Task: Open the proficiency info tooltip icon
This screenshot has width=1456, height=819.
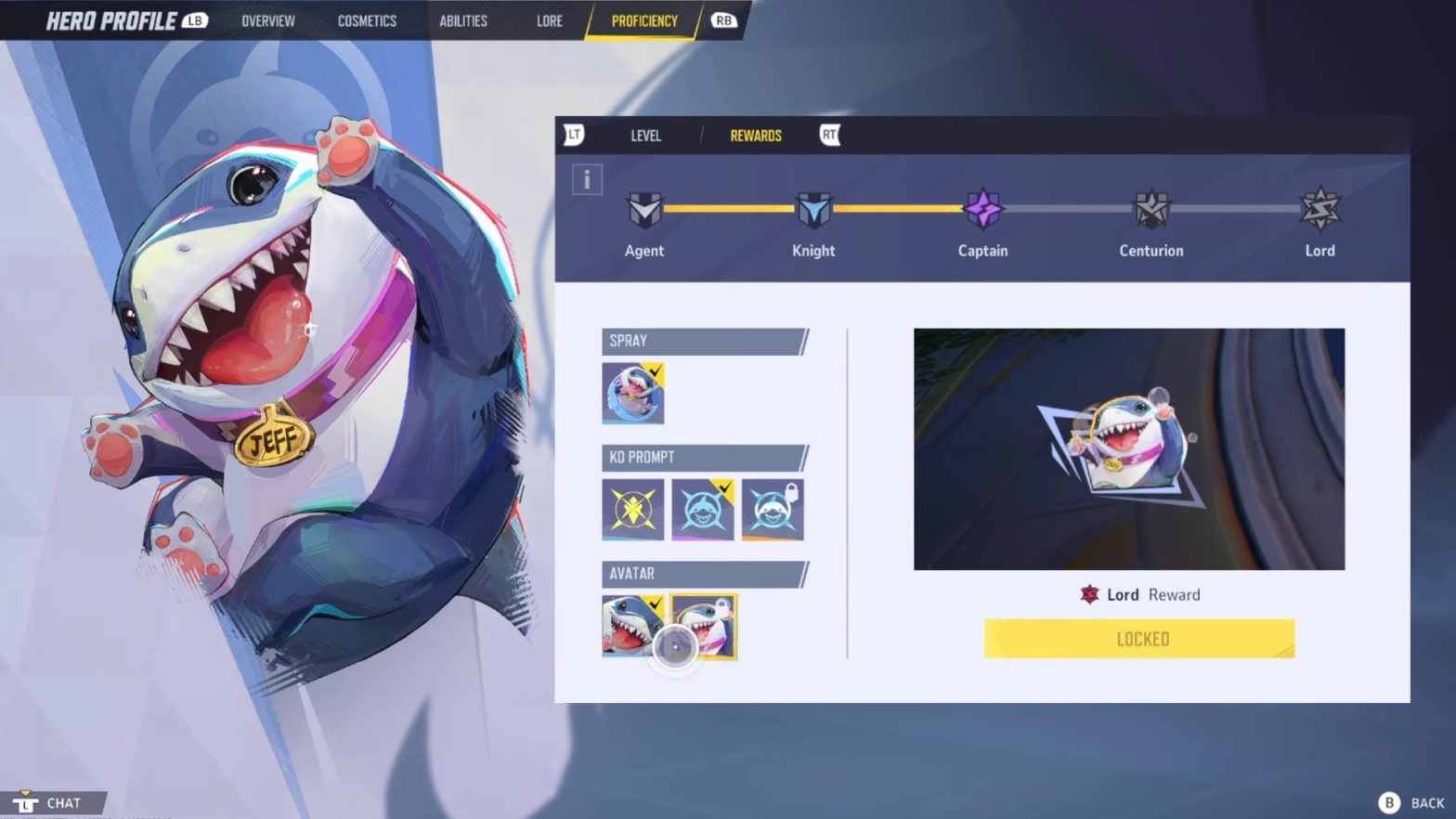Action: pyautogui.click(x=588, y=178)
